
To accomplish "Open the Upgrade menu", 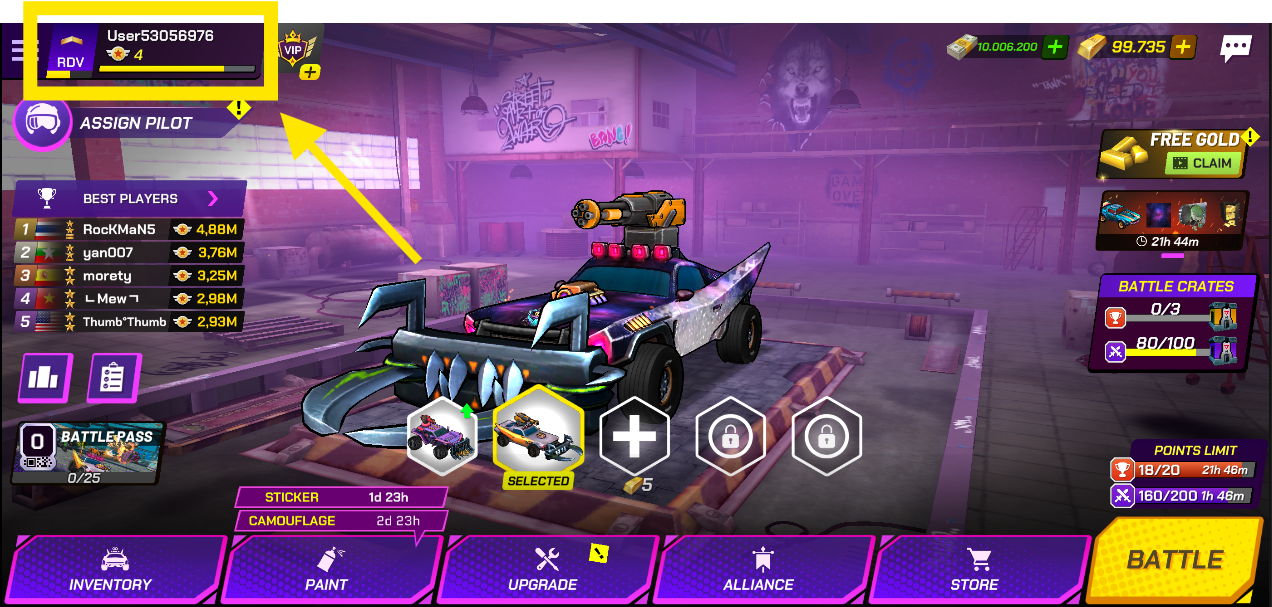I will (543, 571).
